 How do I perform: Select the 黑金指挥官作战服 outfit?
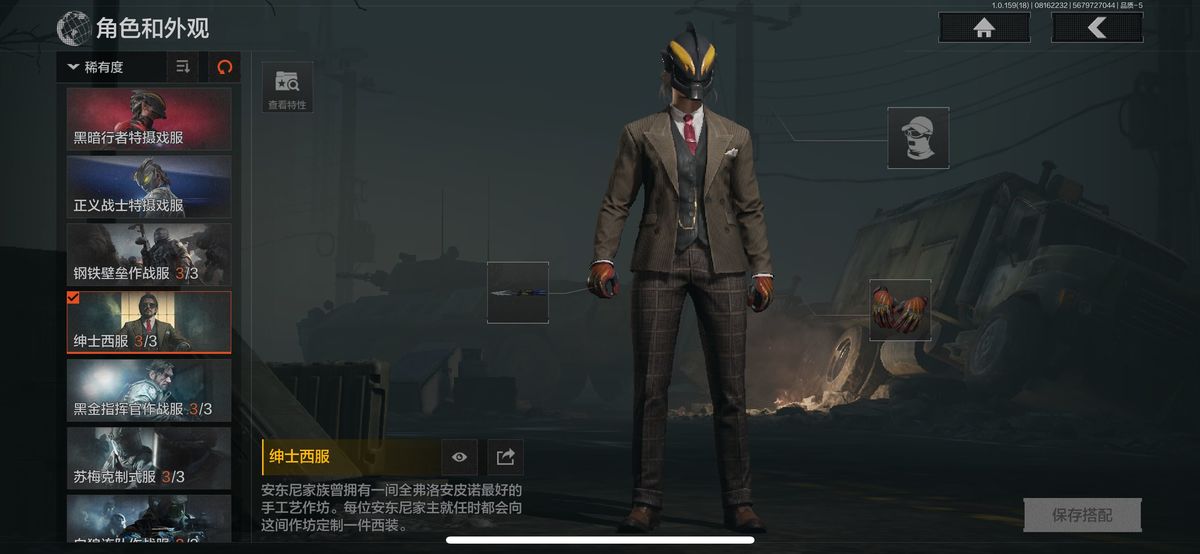(149, 390)
